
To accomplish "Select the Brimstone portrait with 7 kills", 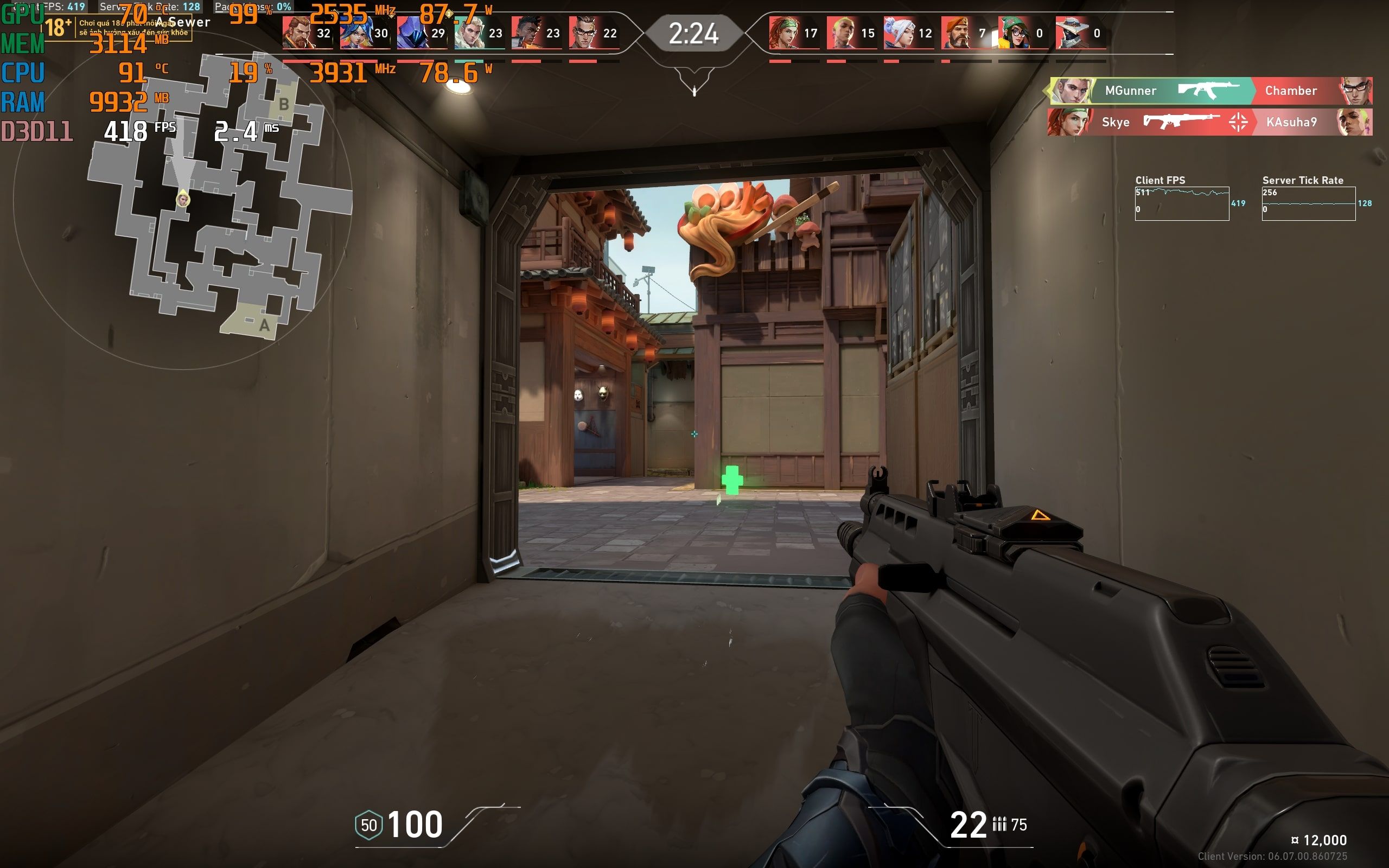I will [956, 33].
